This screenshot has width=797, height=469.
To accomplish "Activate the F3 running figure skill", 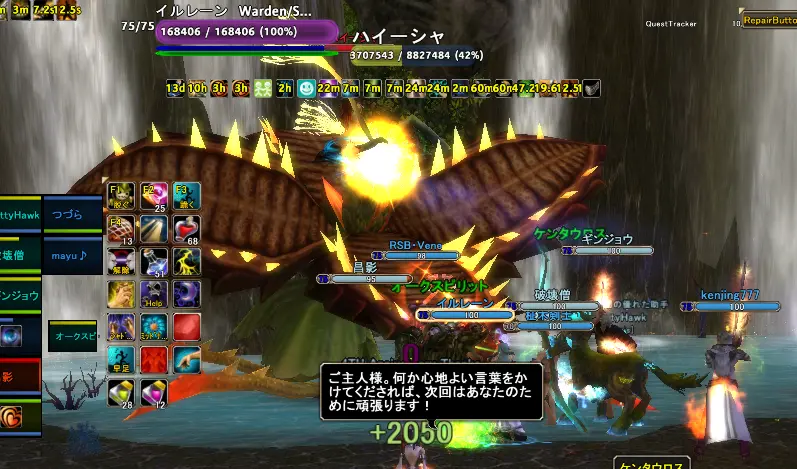I will pos(186,195).
